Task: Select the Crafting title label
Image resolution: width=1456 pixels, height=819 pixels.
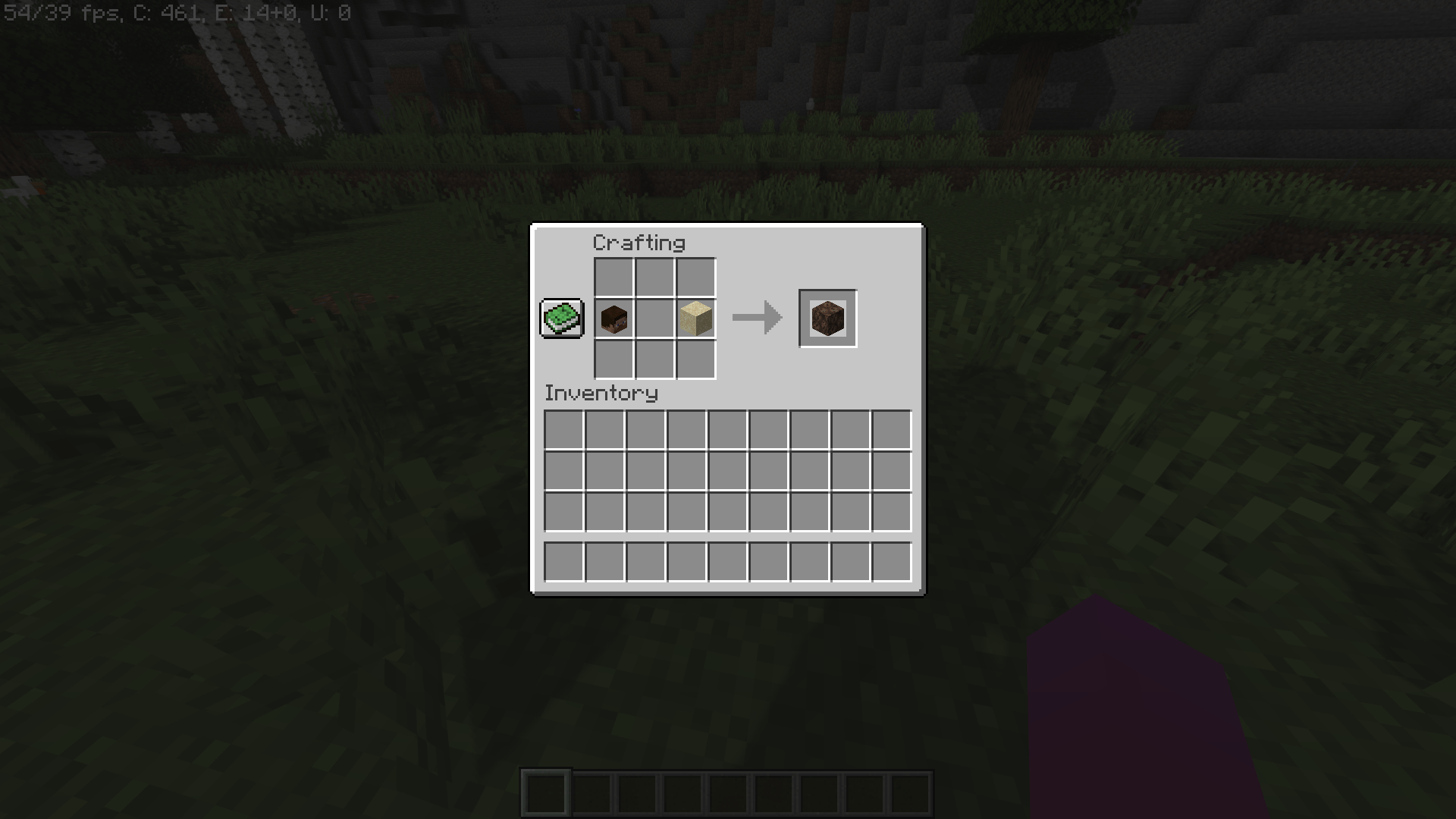Action: point(639,243)
